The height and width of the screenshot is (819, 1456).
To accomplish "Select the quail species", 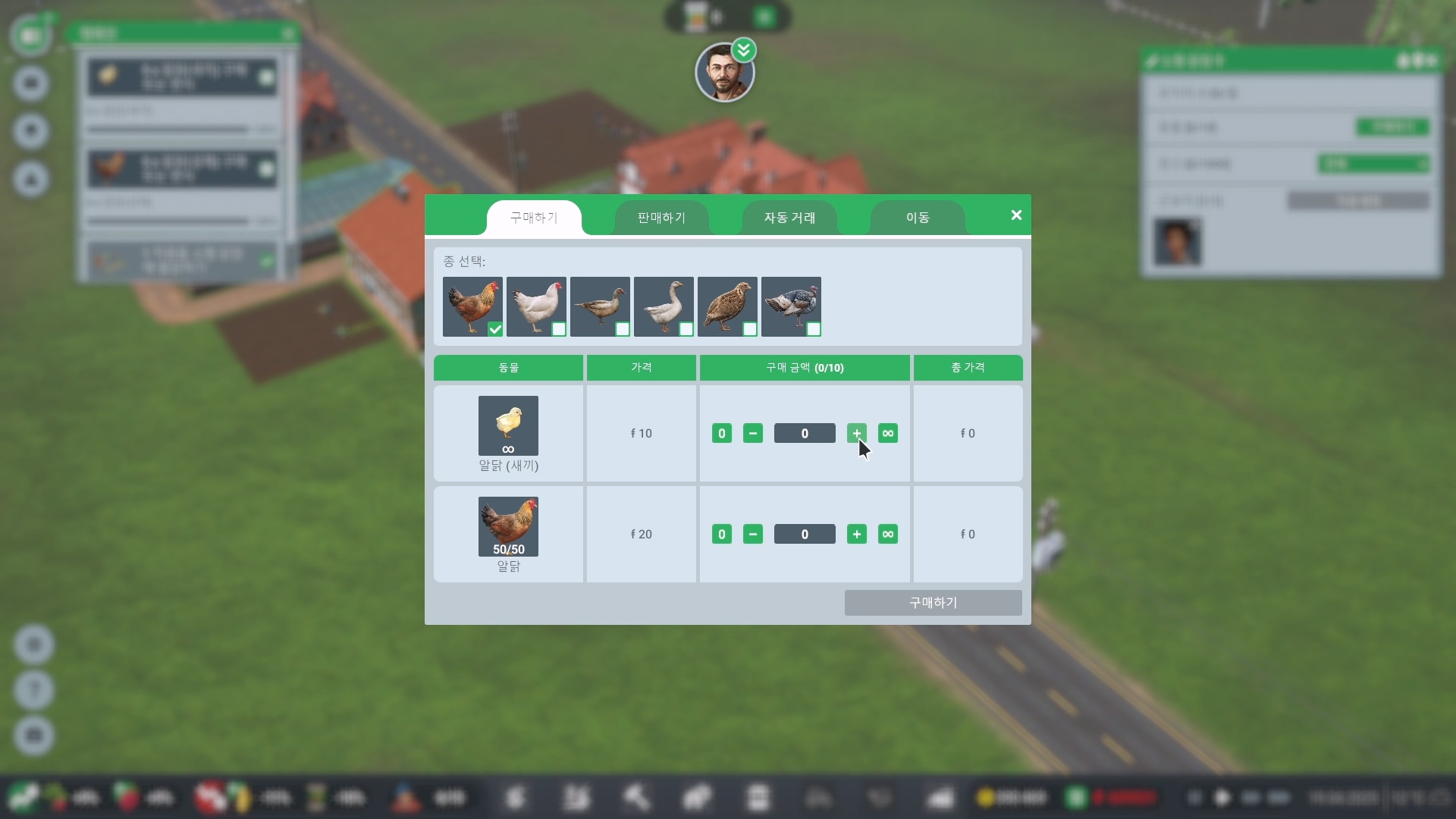I will coord(727,306).
